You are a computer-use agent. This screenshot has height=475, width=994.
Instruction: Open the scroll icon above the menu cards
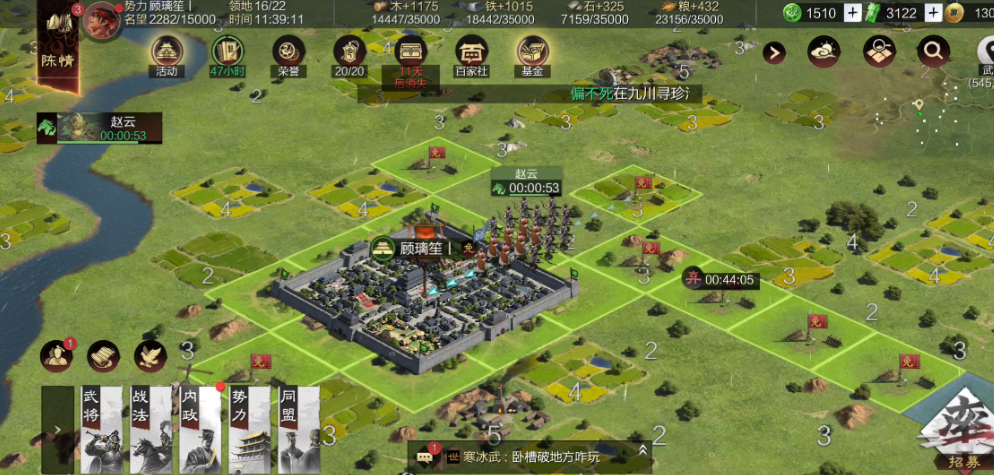(x=103, y=355)
